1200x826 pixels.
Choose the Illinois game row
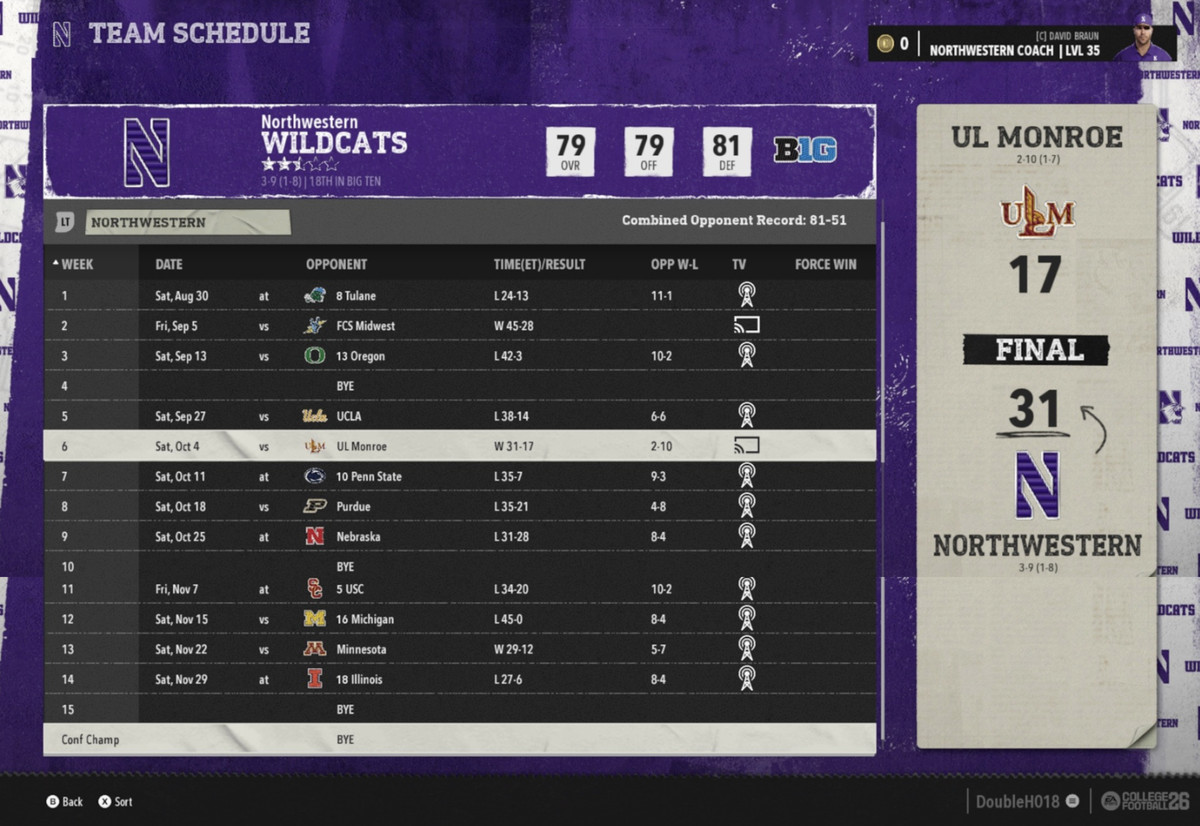tap(459, 679)
